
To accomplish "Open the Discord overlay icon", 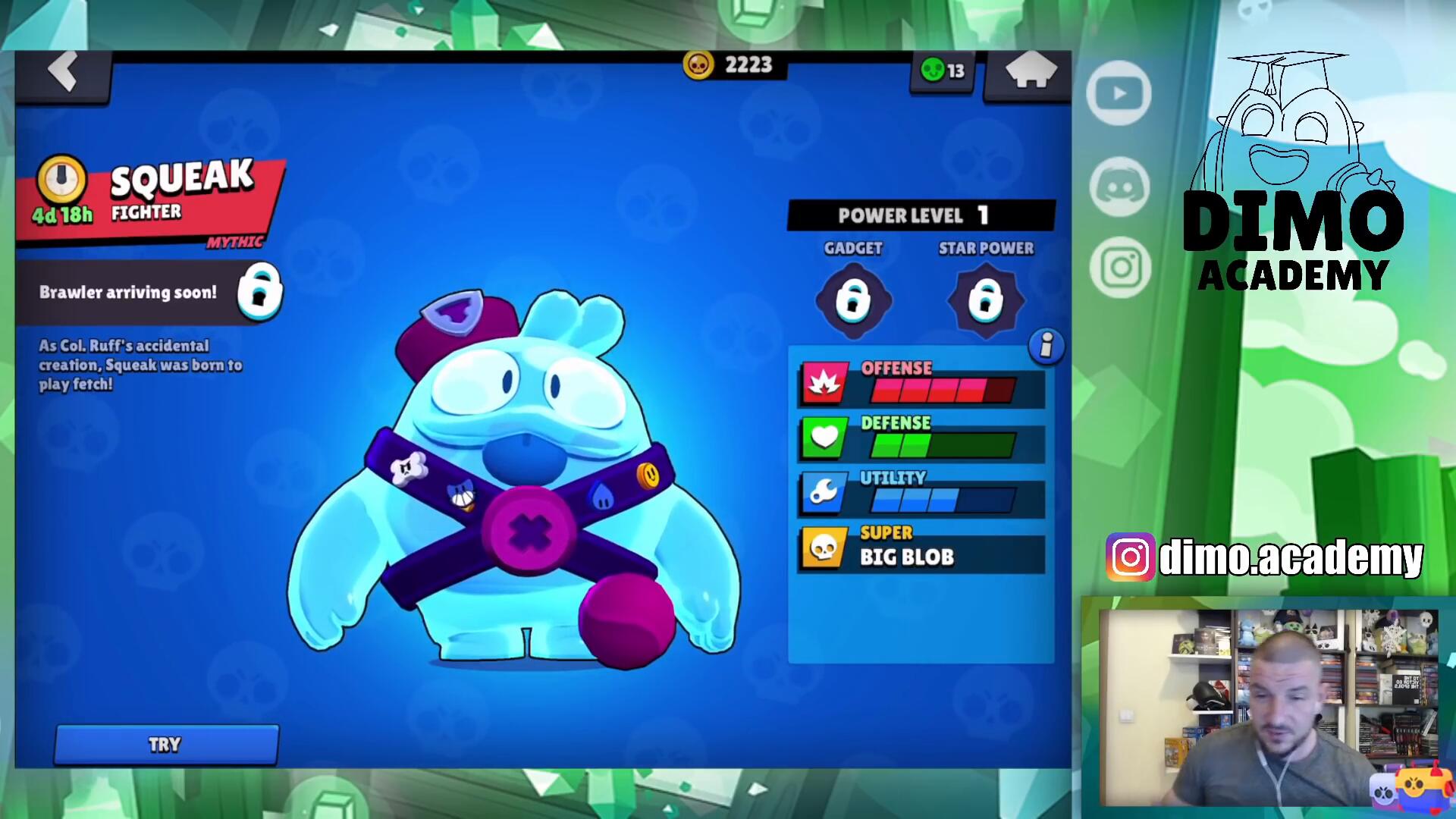I will pos(1119,187).
